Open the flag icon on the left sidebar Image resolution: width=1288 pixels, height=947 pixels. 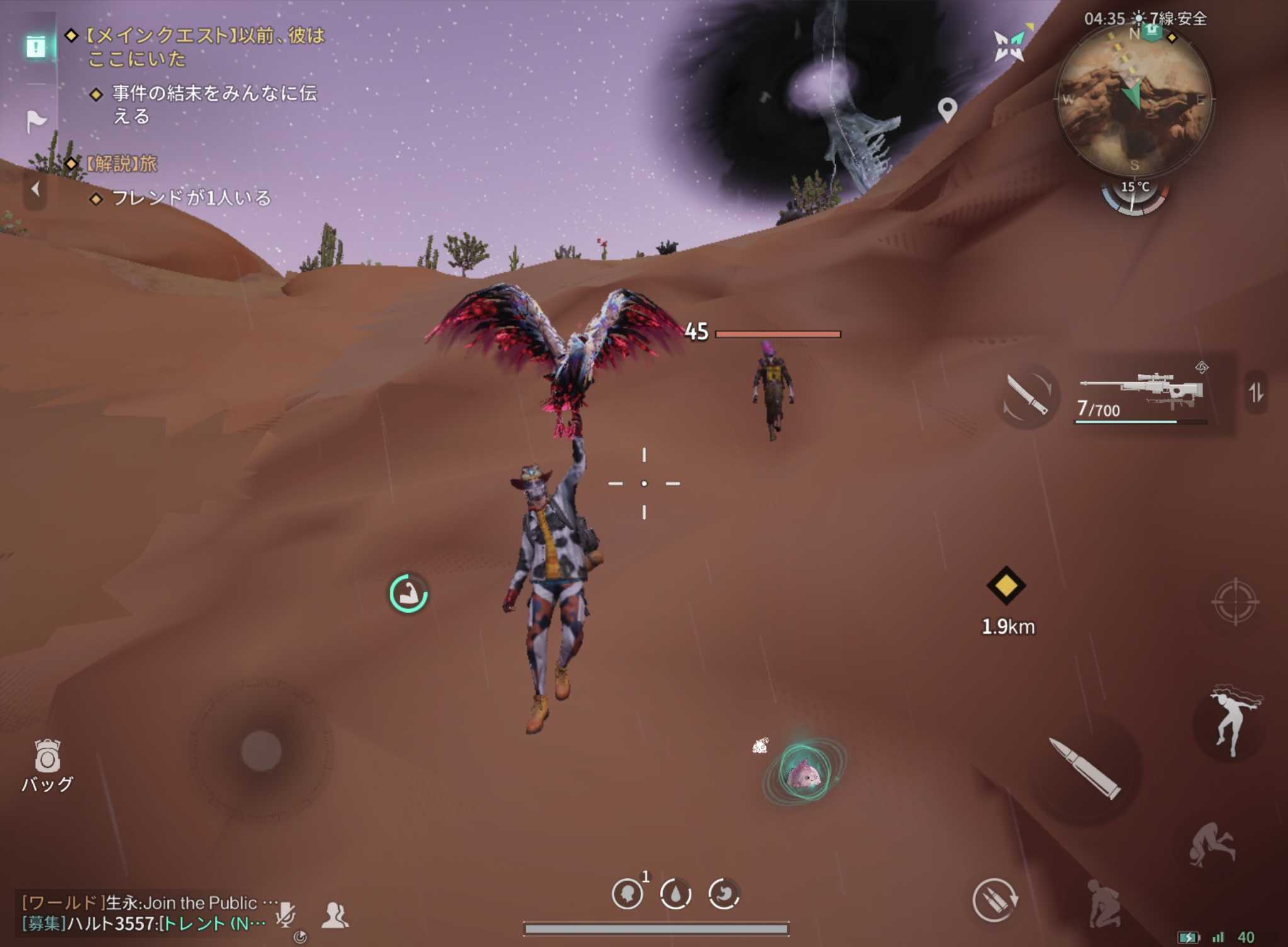coord(37,120)
